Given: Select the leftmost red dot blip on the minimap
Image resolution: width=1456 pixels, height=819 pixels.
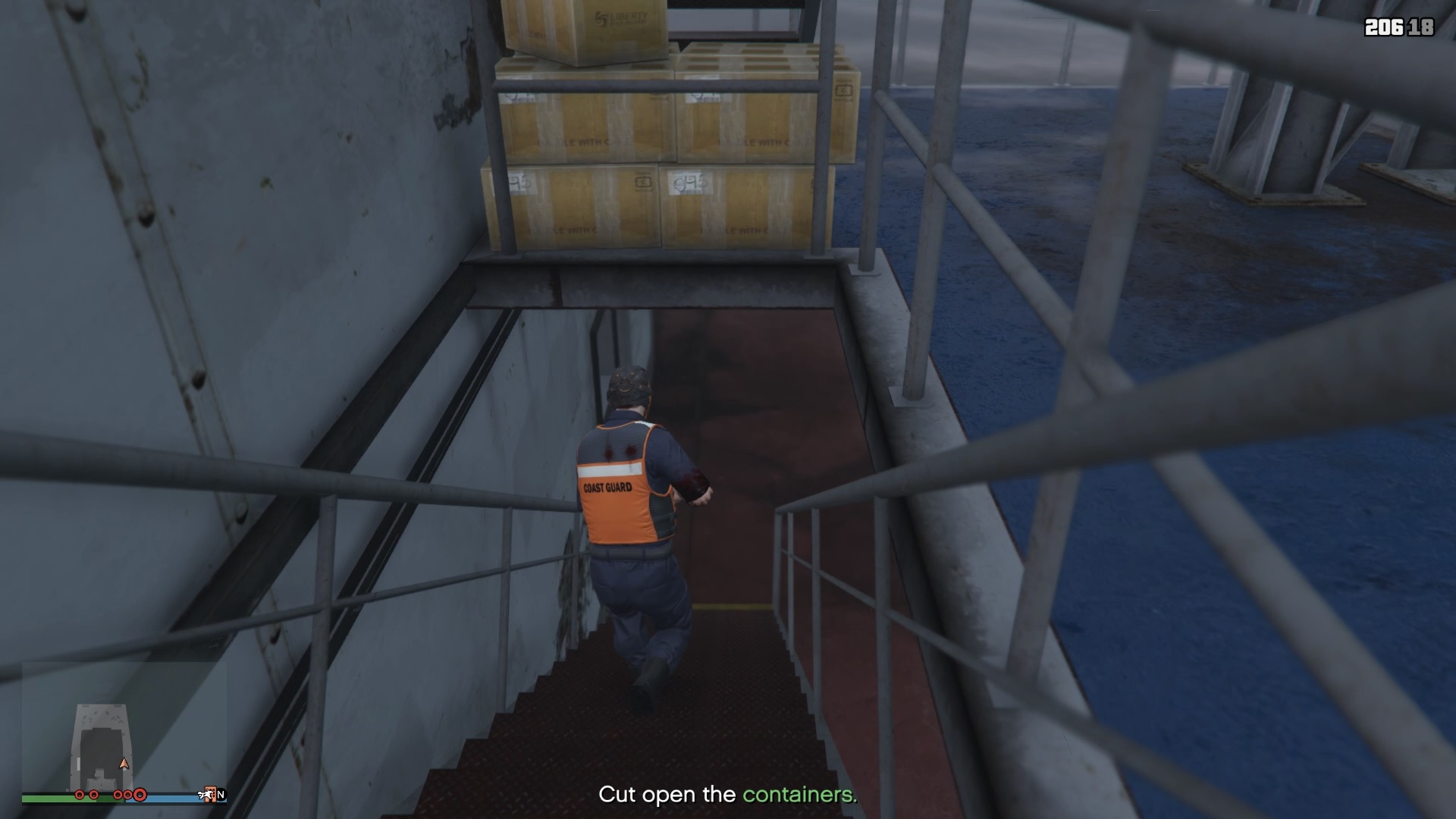Looking at the screenshot, I should pos(80,795).
